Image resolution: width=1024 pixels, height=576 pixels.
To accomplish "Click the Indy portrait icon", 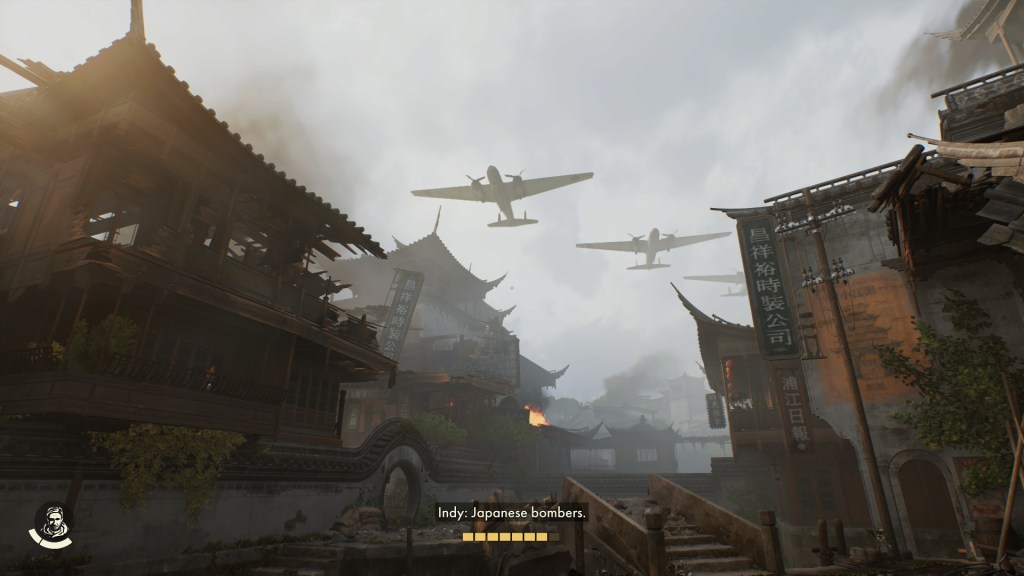I will [49, 523].
